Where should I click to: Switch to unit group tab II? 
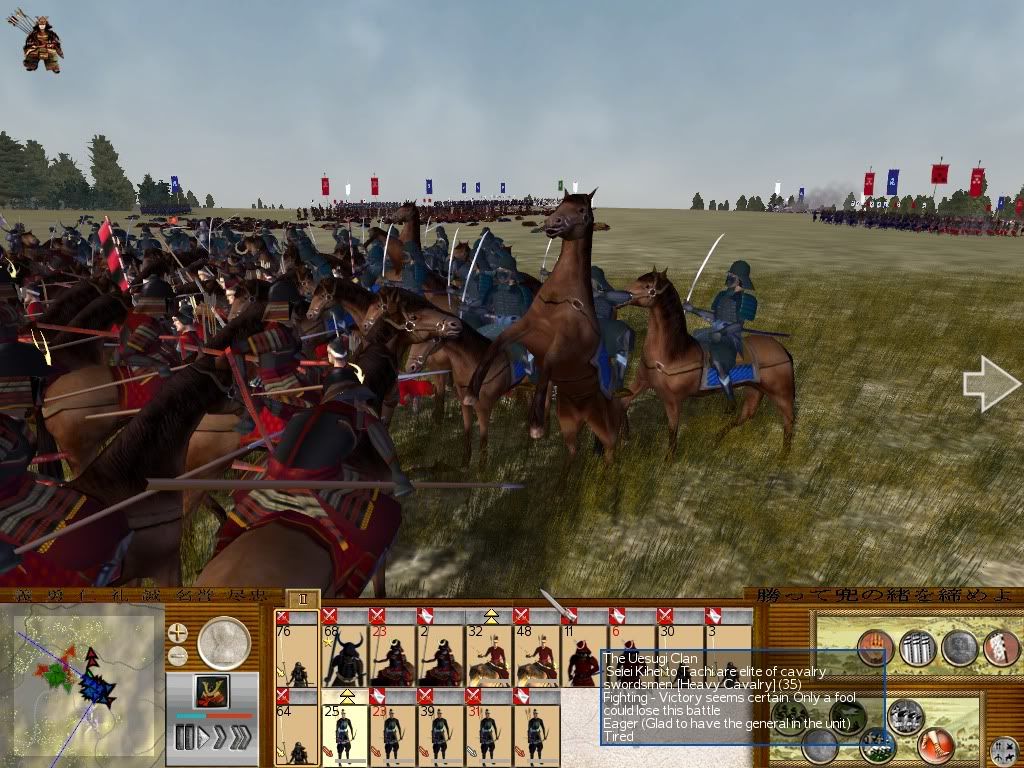tap(302, 600)
